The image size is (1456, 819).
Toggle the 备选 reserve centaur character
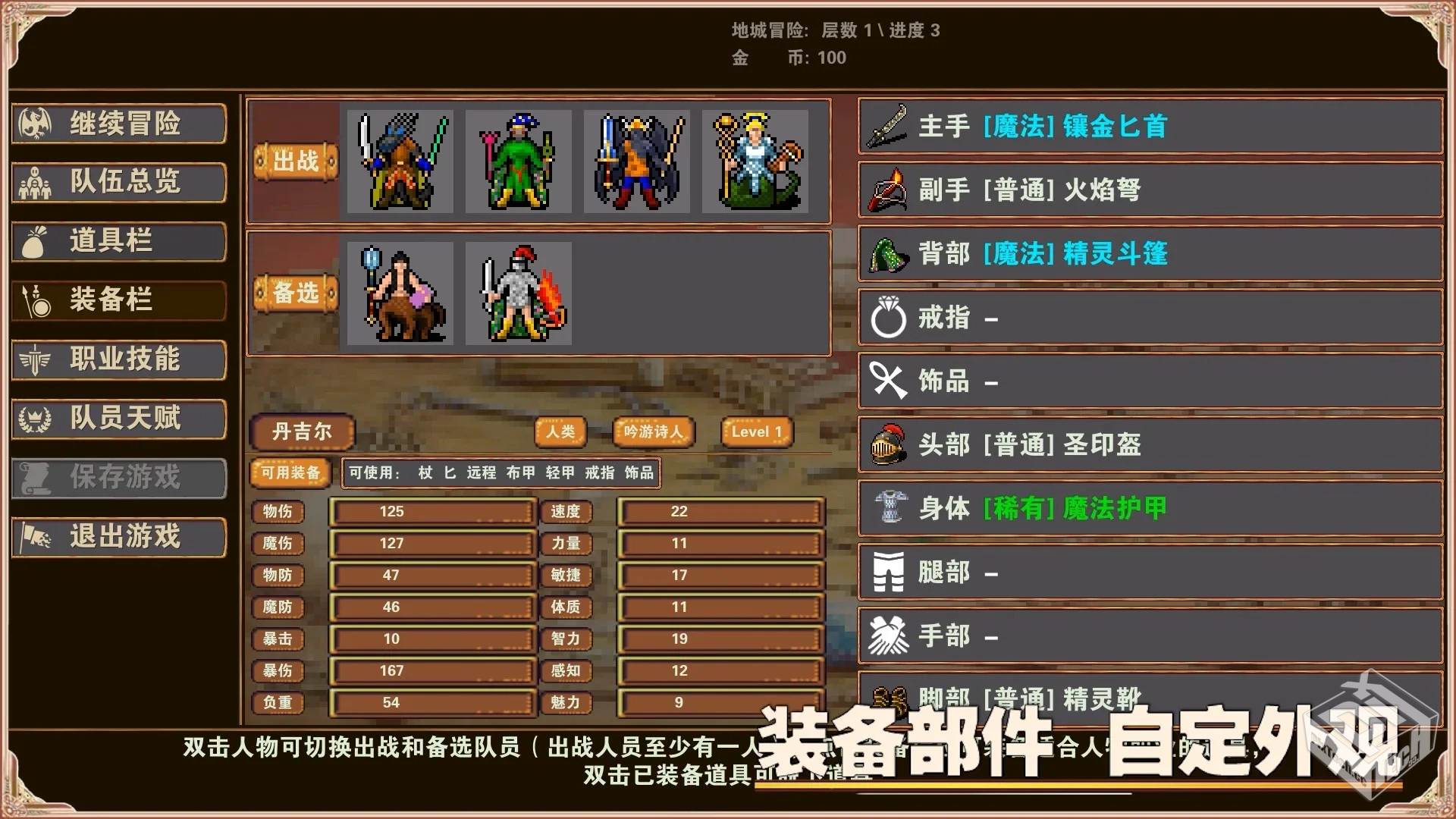[x=400, y=292]
